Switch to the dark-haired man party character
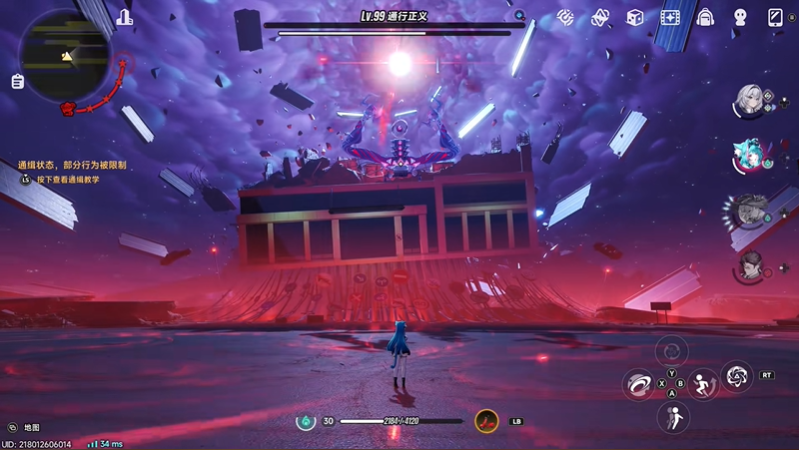This screenshot has width=799, height=450. 750,265
